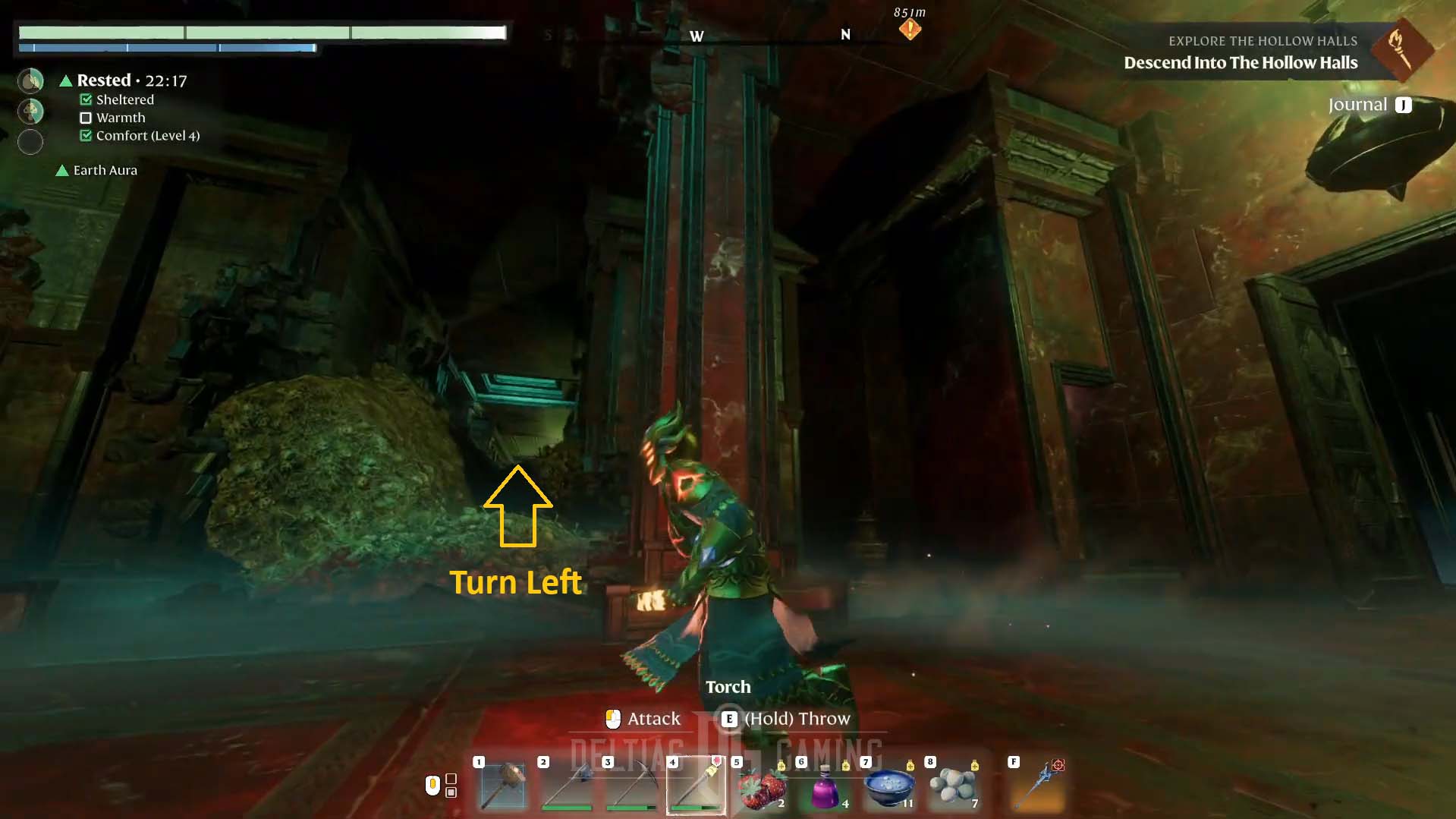
Task: Inspect the mushroom food buff icon
Action: [x=30, y=111]
